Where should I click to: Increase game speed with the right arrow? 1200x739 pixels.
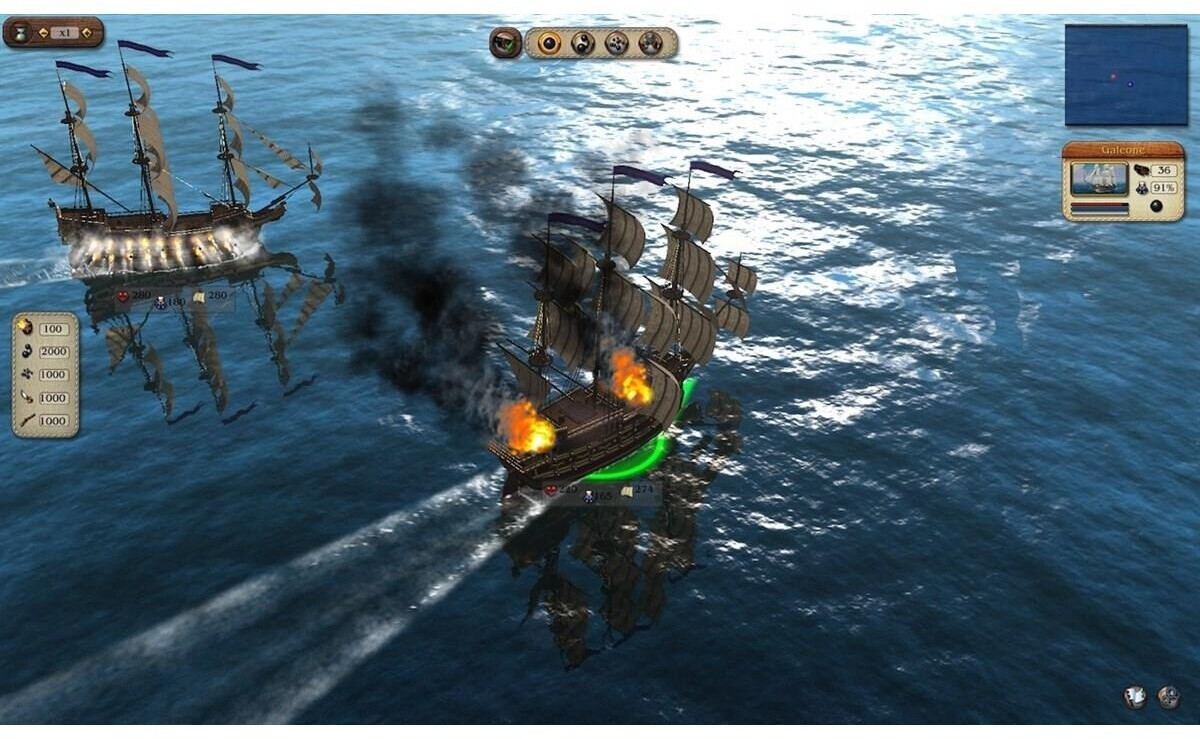87,33
